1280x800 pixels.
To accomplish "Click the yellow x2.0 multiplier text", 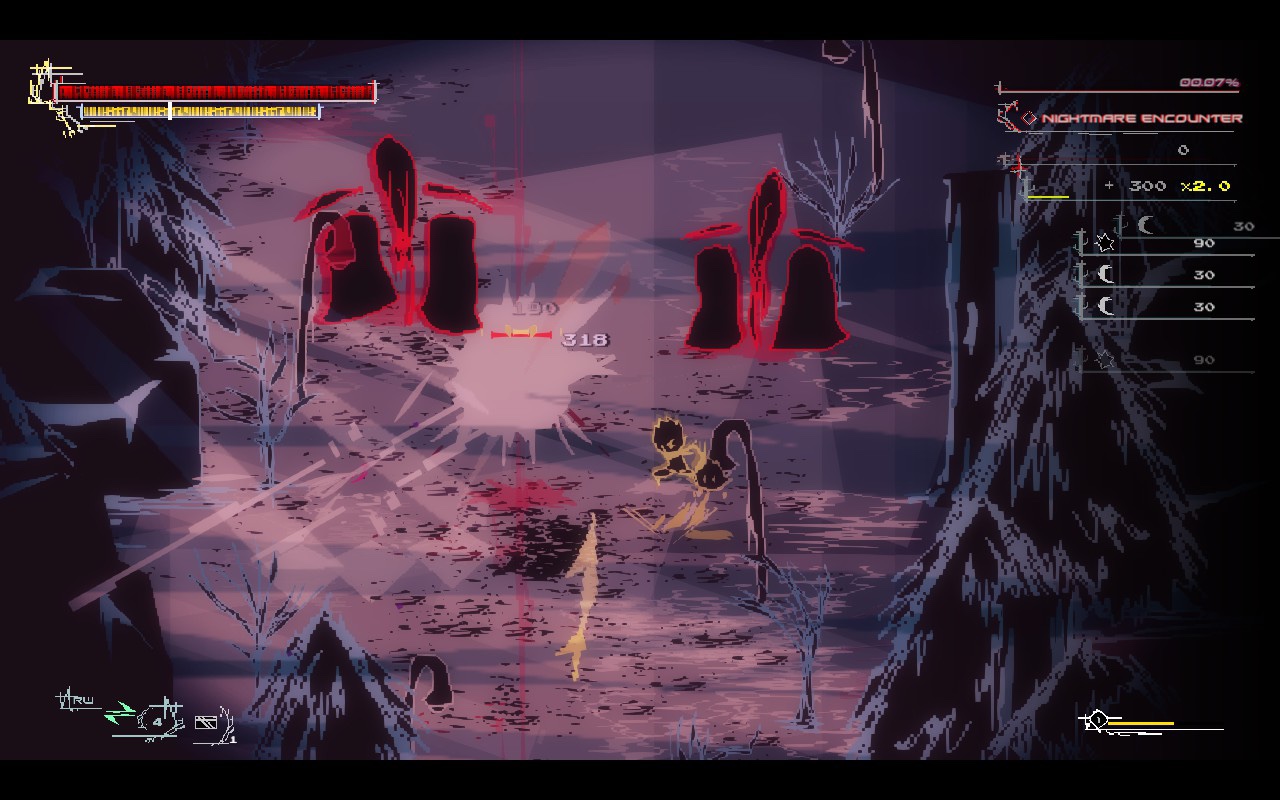I will (x=1204, y=186).
